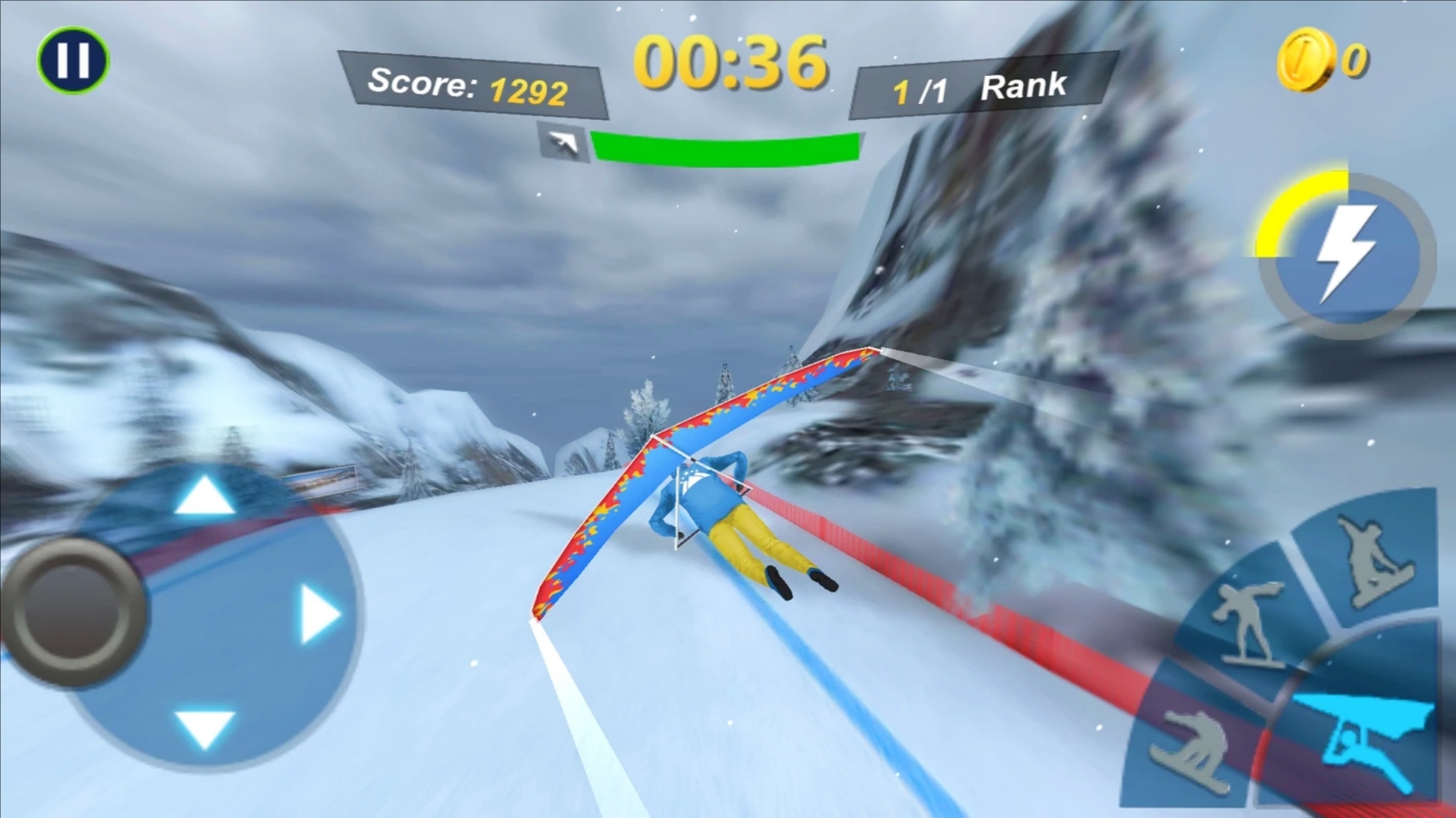
Task: Click the hang glider icon beside green bar
Action: [563, 142]
